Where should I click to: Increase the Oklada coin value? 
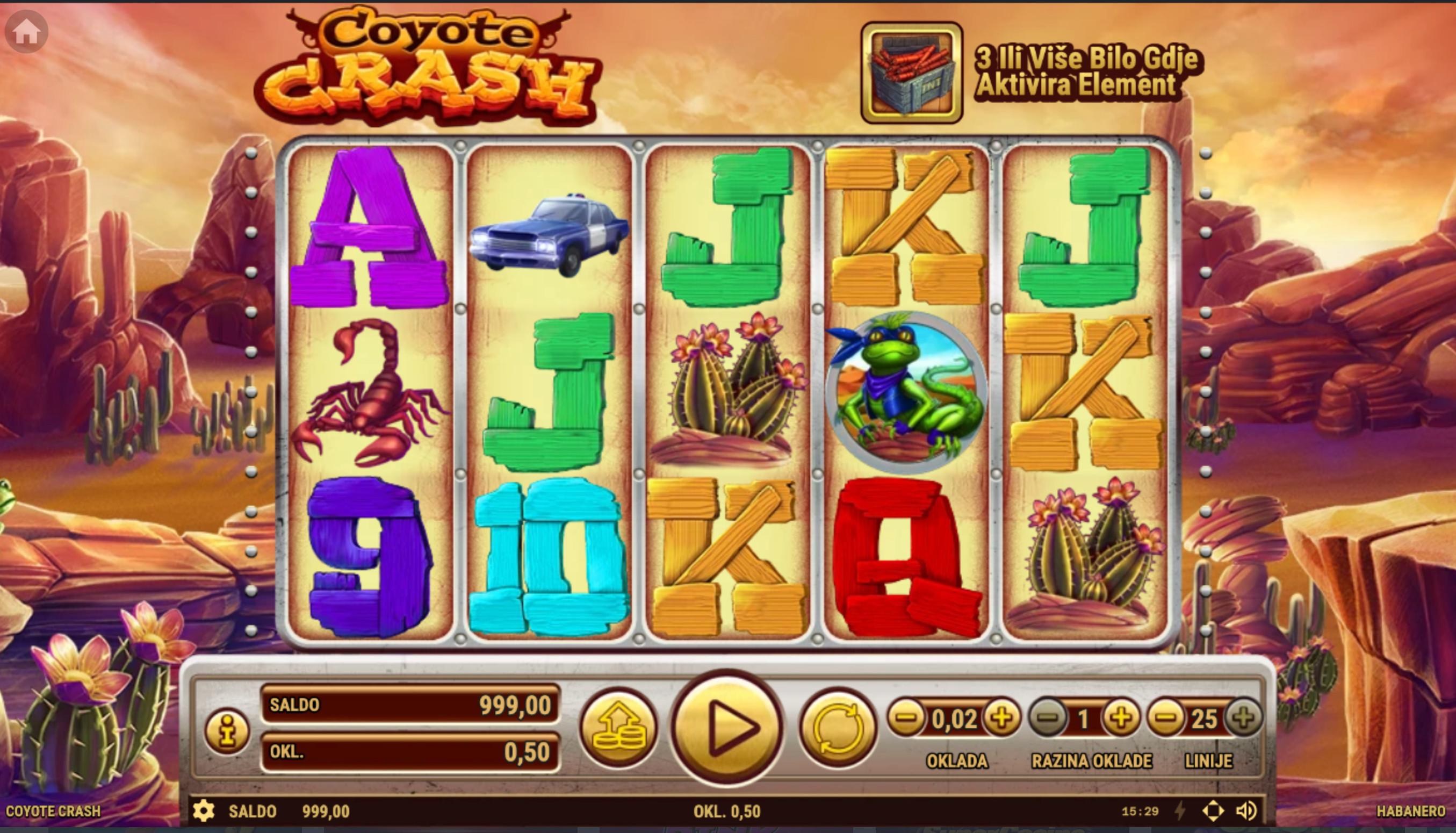(x=1001, y=717)
